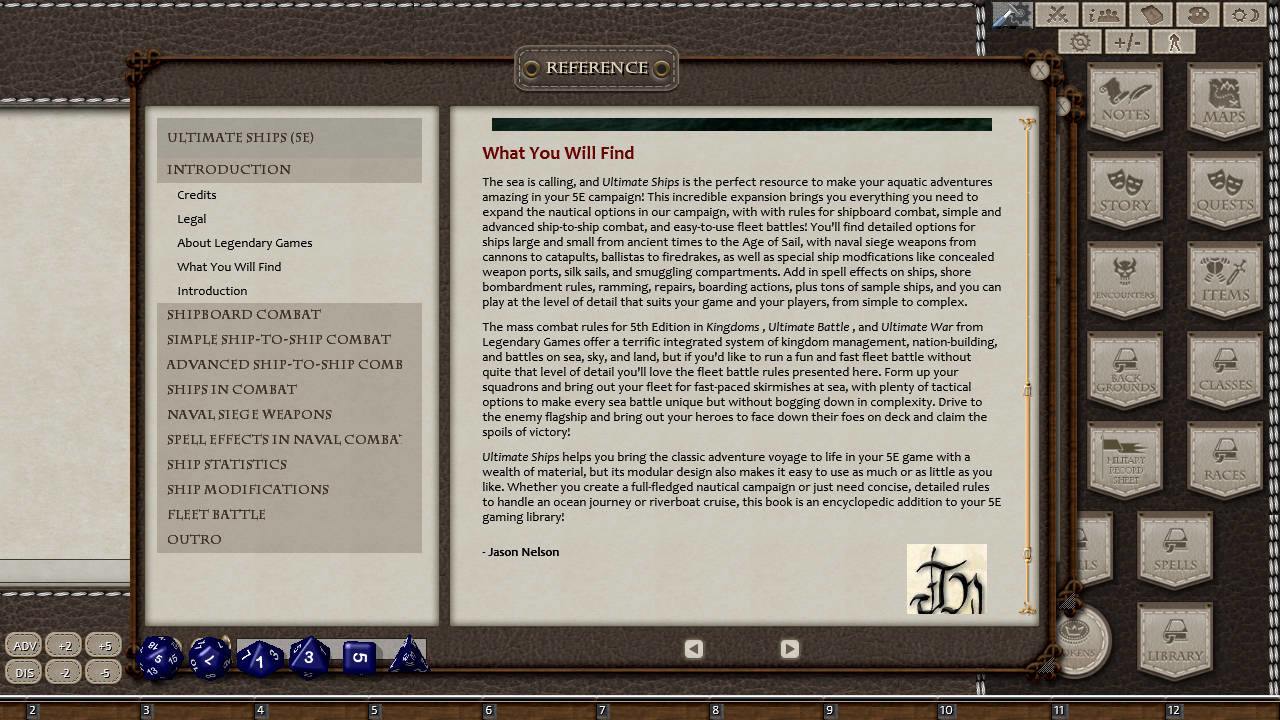The width and height of the screenshot is (1280, 720).
Task: Select the Credits entry in contents
Action: click(197, 194)
